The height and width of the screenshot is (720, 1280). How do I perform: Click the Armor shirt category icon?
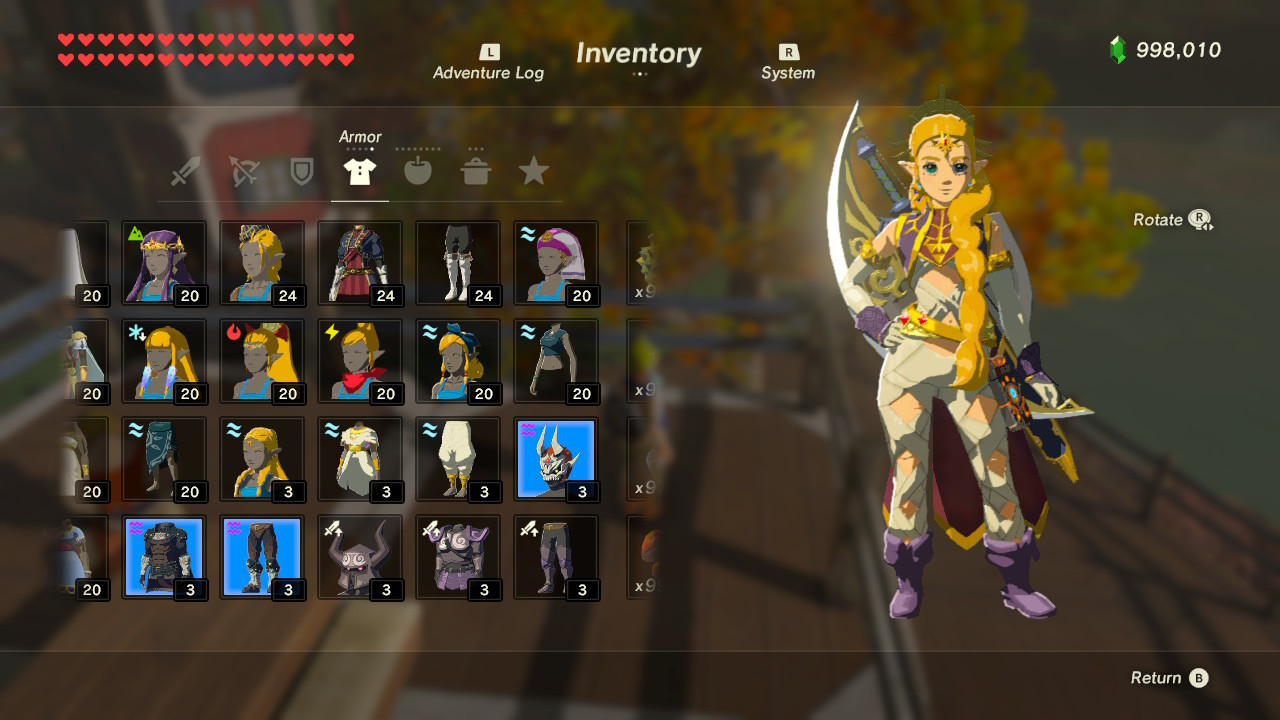pyautogui.click(x=360, y=170)
